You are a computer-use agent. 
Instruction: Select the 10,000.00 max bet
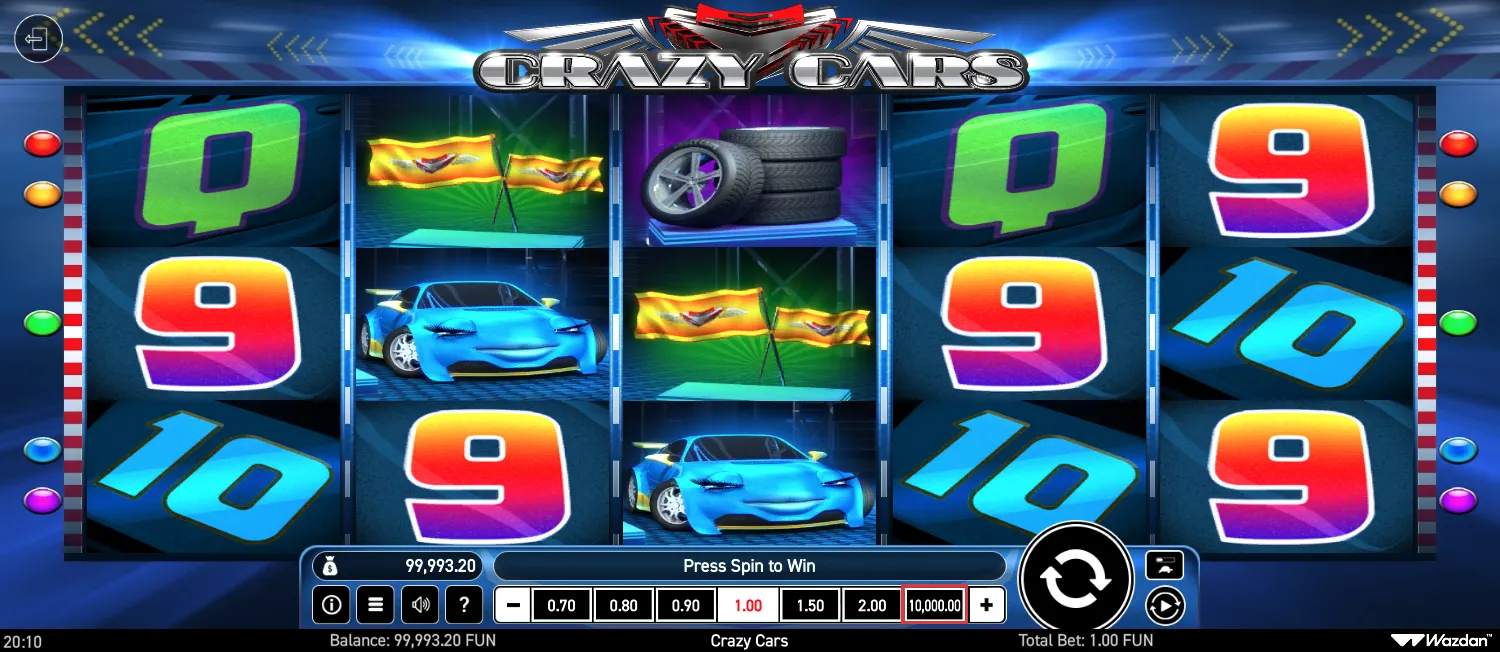tap(935, 605)
